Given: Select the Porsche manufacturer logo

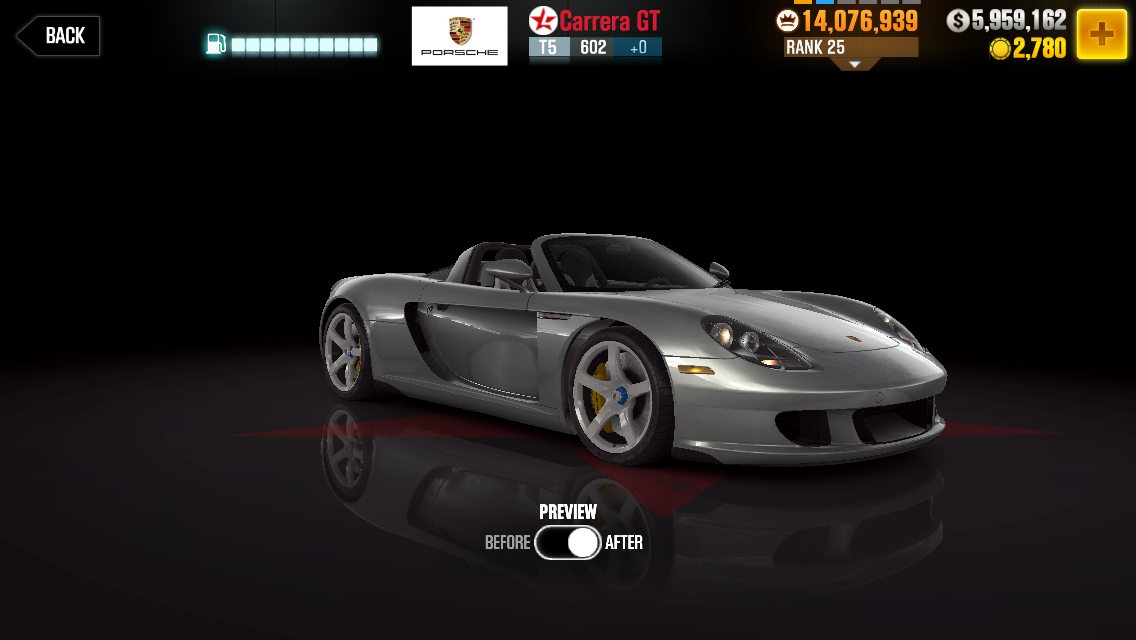Looking at the screenshot, I should 459,36.
